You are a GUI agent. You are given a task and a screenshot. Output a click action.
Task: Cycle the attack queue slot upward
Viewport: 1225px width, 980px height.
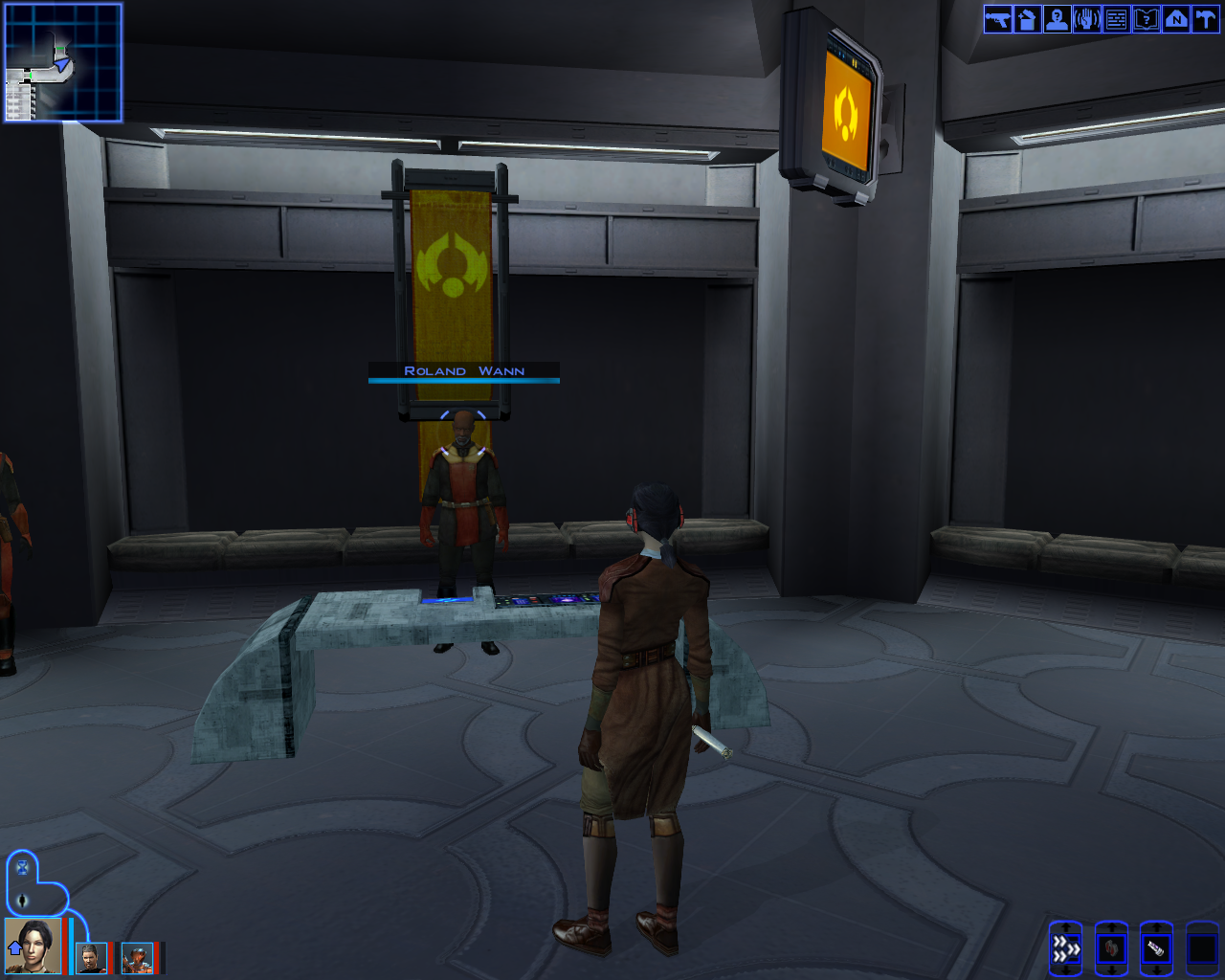click(x=1065, y=924)
